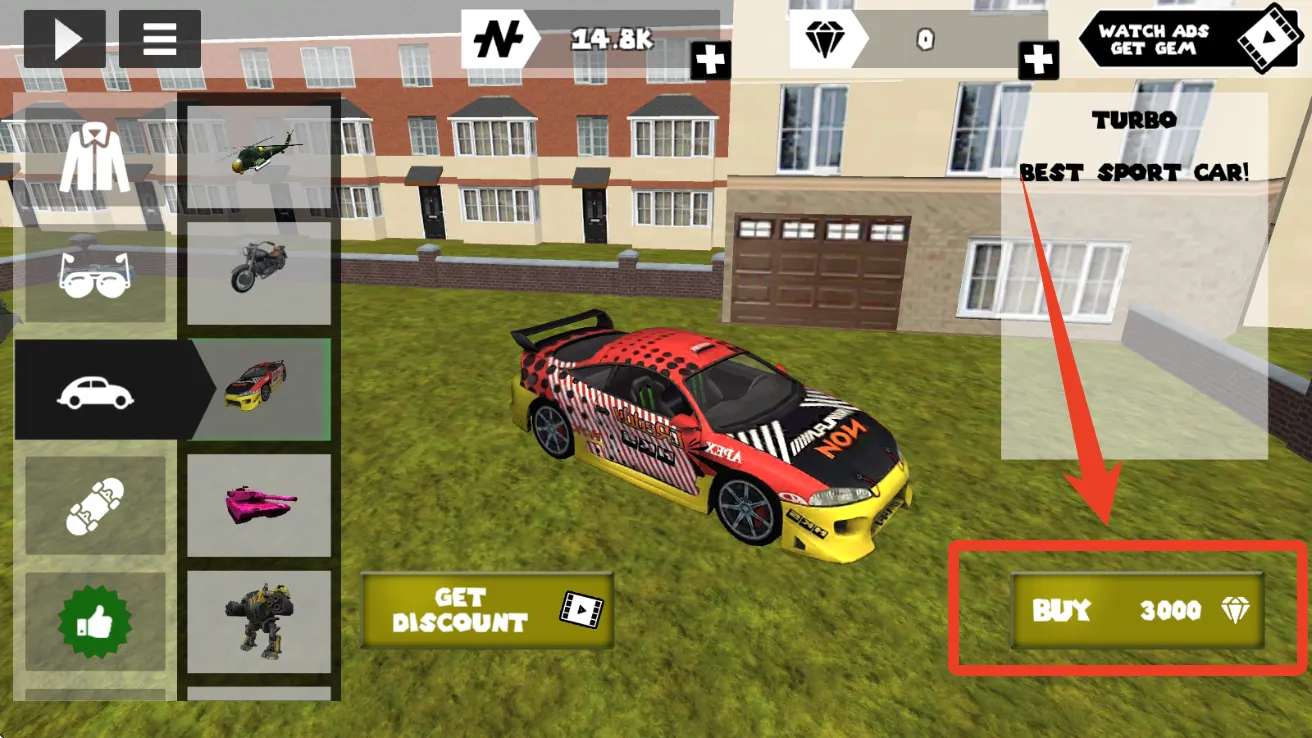Get a discount by watching a video

[487, 610]
